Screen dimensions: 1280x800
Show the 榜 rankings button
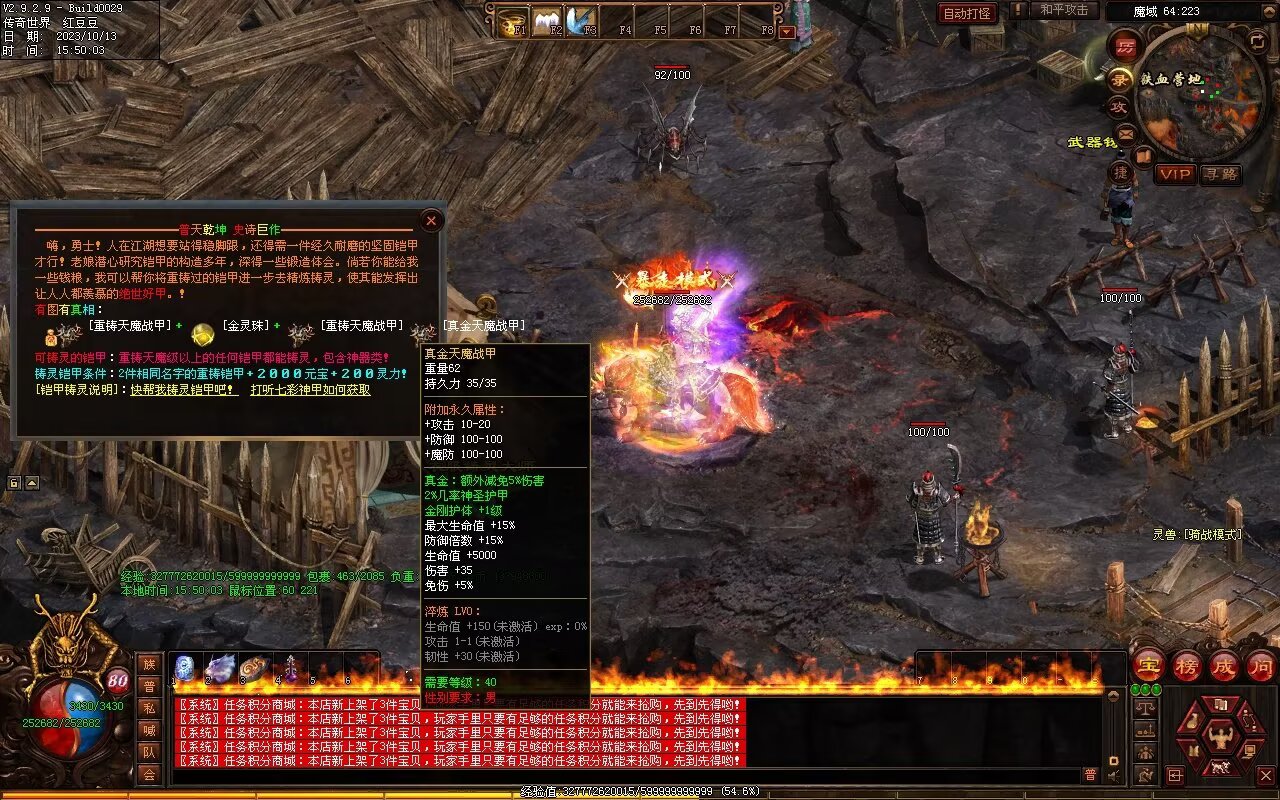tap(1187, 665)
